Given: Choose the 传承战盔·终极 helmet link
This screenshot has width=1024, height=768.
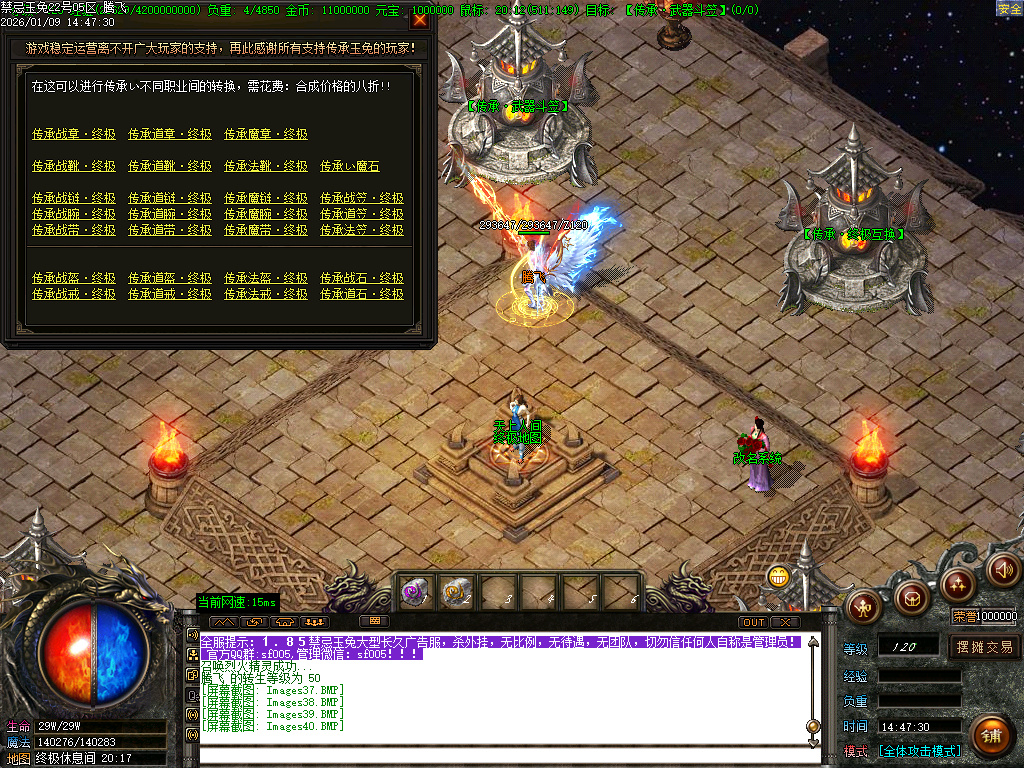Looking at the screenshot, I should click(x=73, y=278).
